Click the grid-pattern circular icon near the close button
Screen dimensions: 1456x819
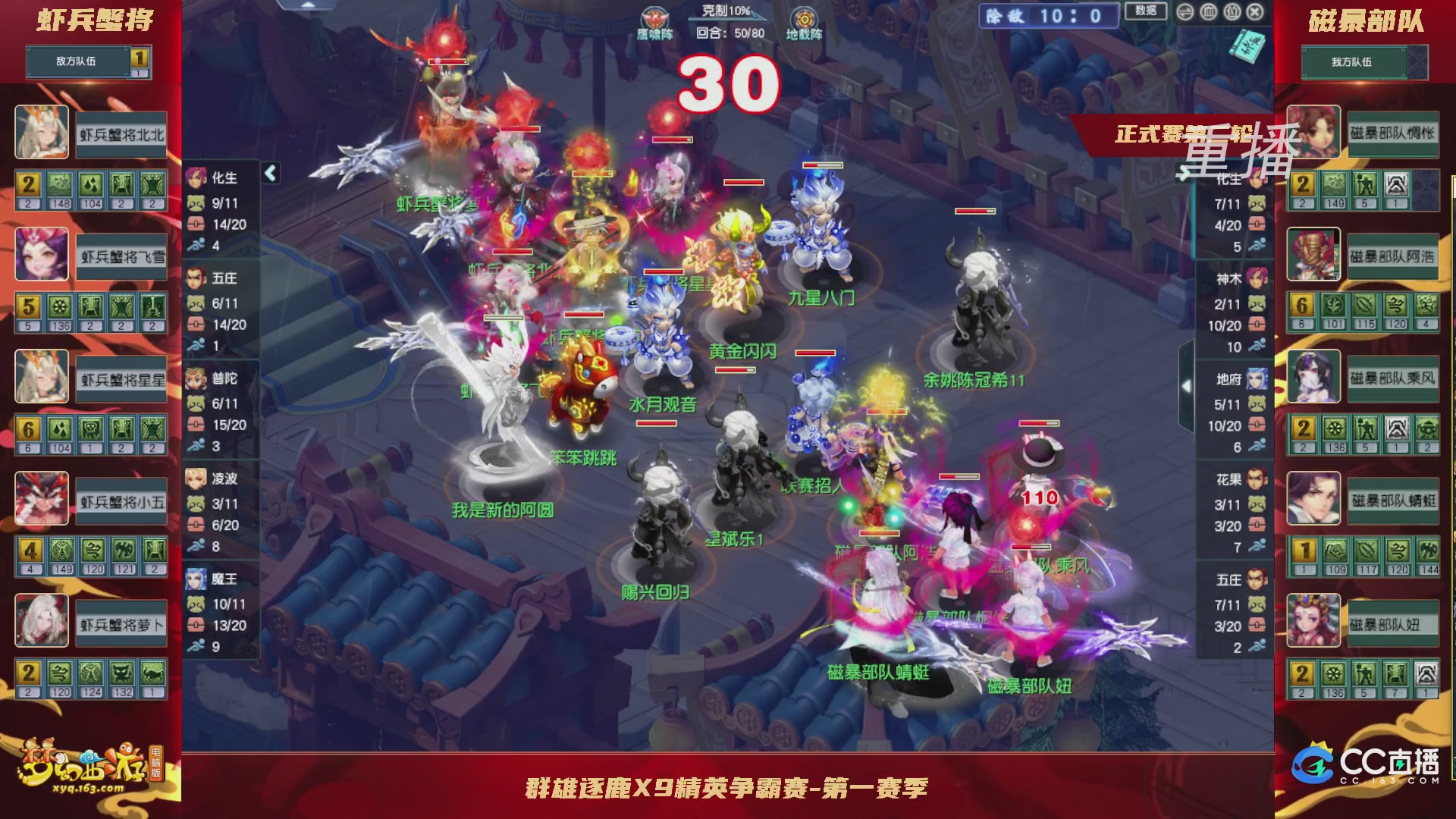click(1209, 12)
